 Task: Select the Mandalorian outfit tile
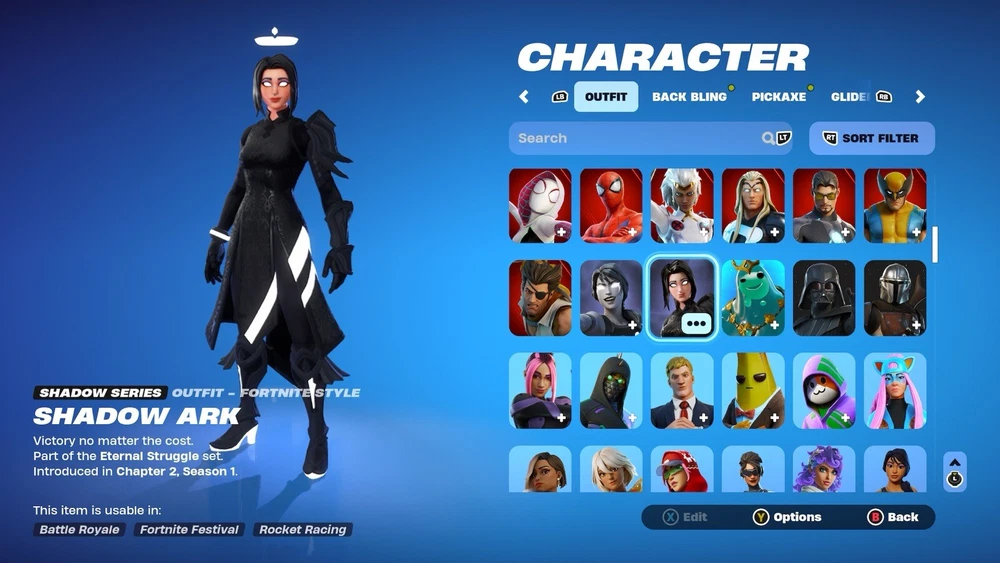coord(895,298)
